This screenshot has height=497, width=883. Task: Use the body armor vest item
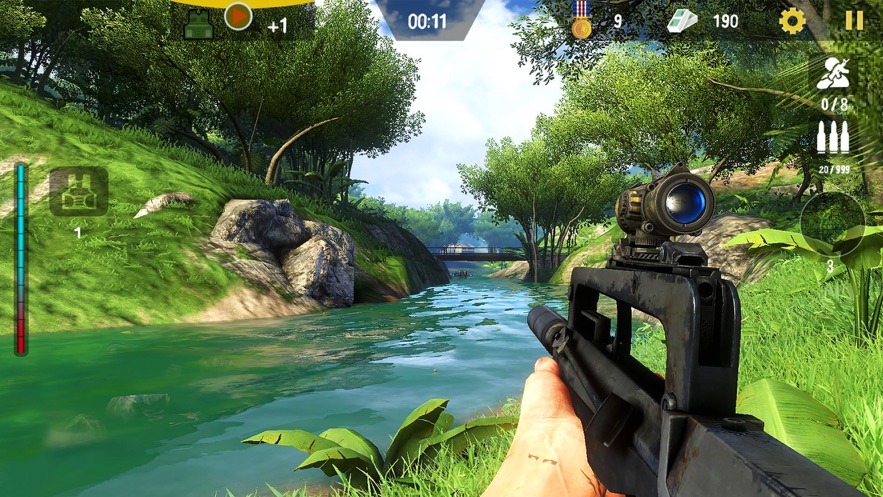tap(78, 191)
